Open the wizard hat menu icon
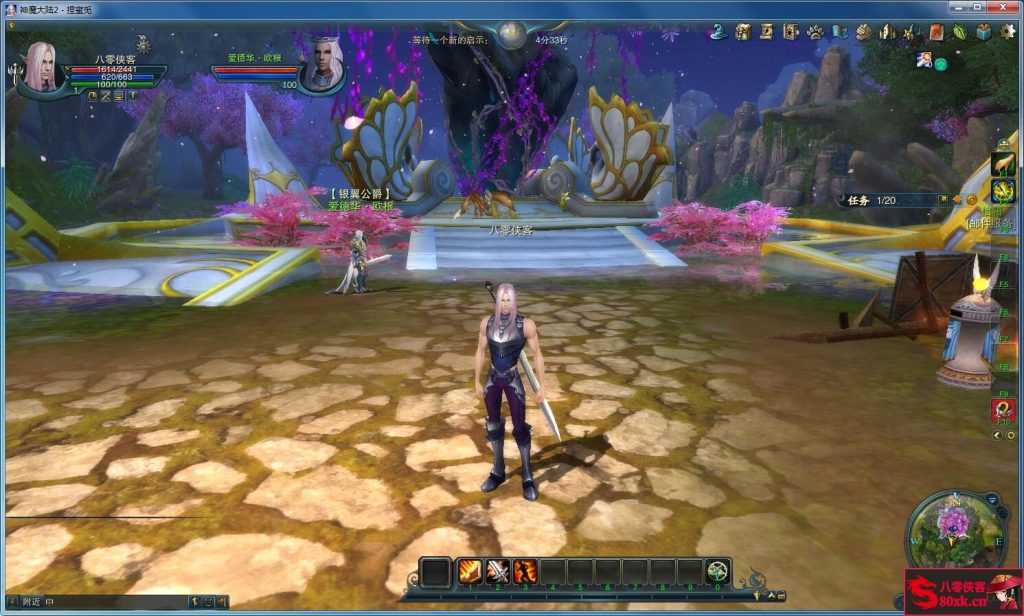The image size is (1024, 616). click(718, 32)
